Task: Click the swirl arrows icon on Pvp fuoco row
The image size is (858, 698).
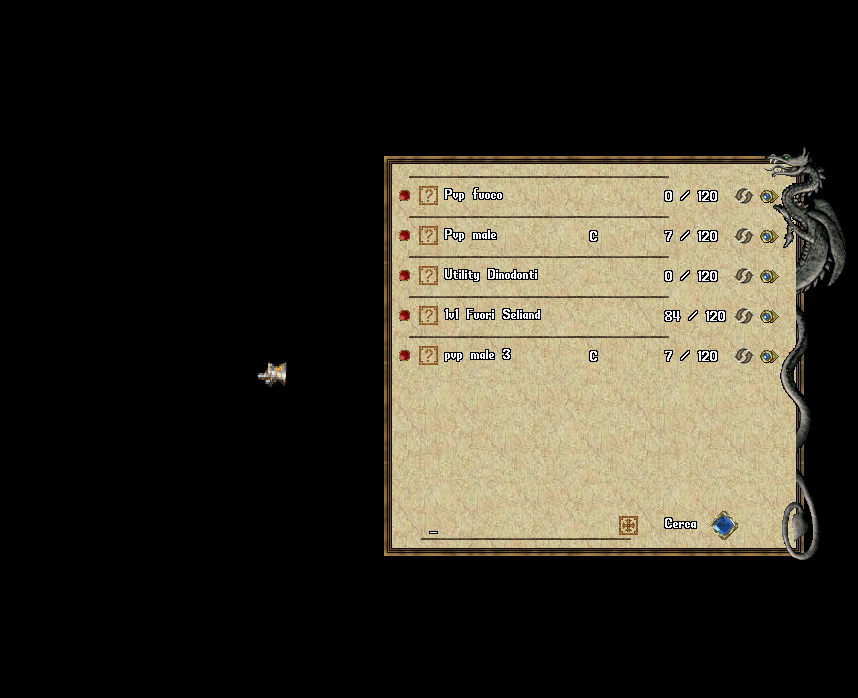Action: tap(743, 196)
